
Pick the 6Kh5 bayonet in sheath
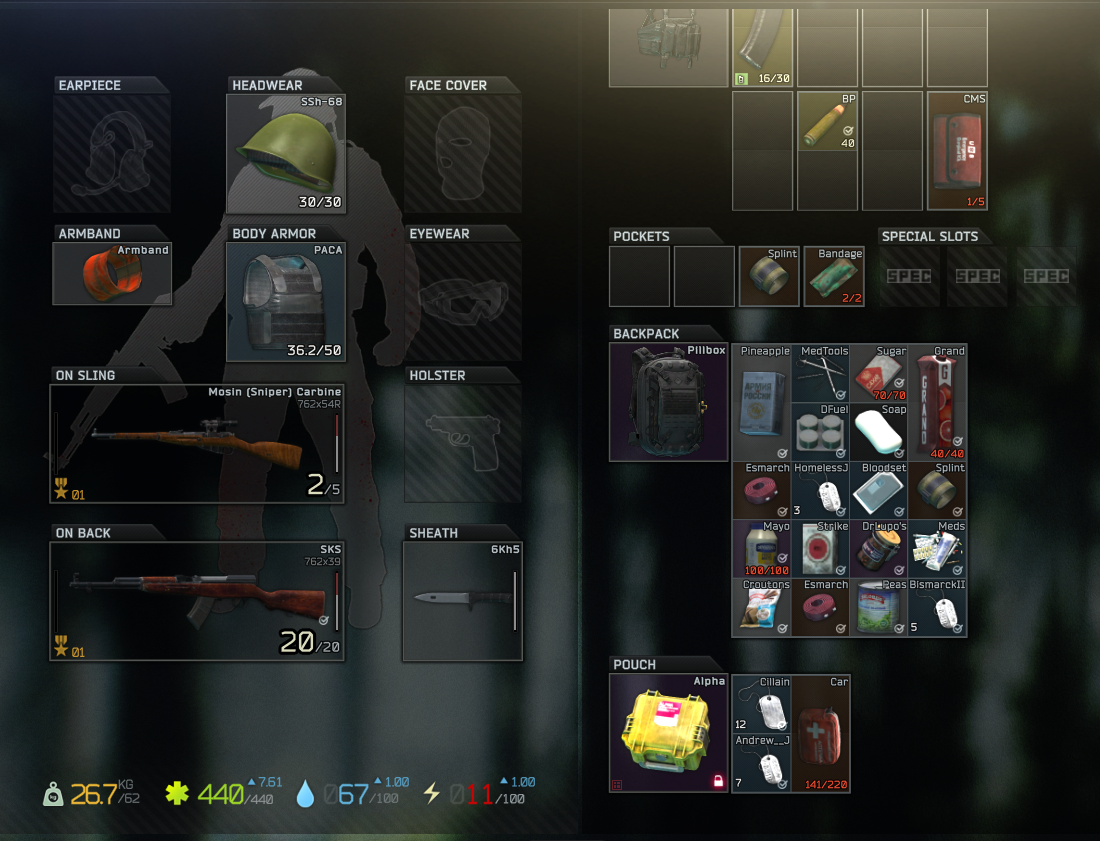(x=462, y=600)
